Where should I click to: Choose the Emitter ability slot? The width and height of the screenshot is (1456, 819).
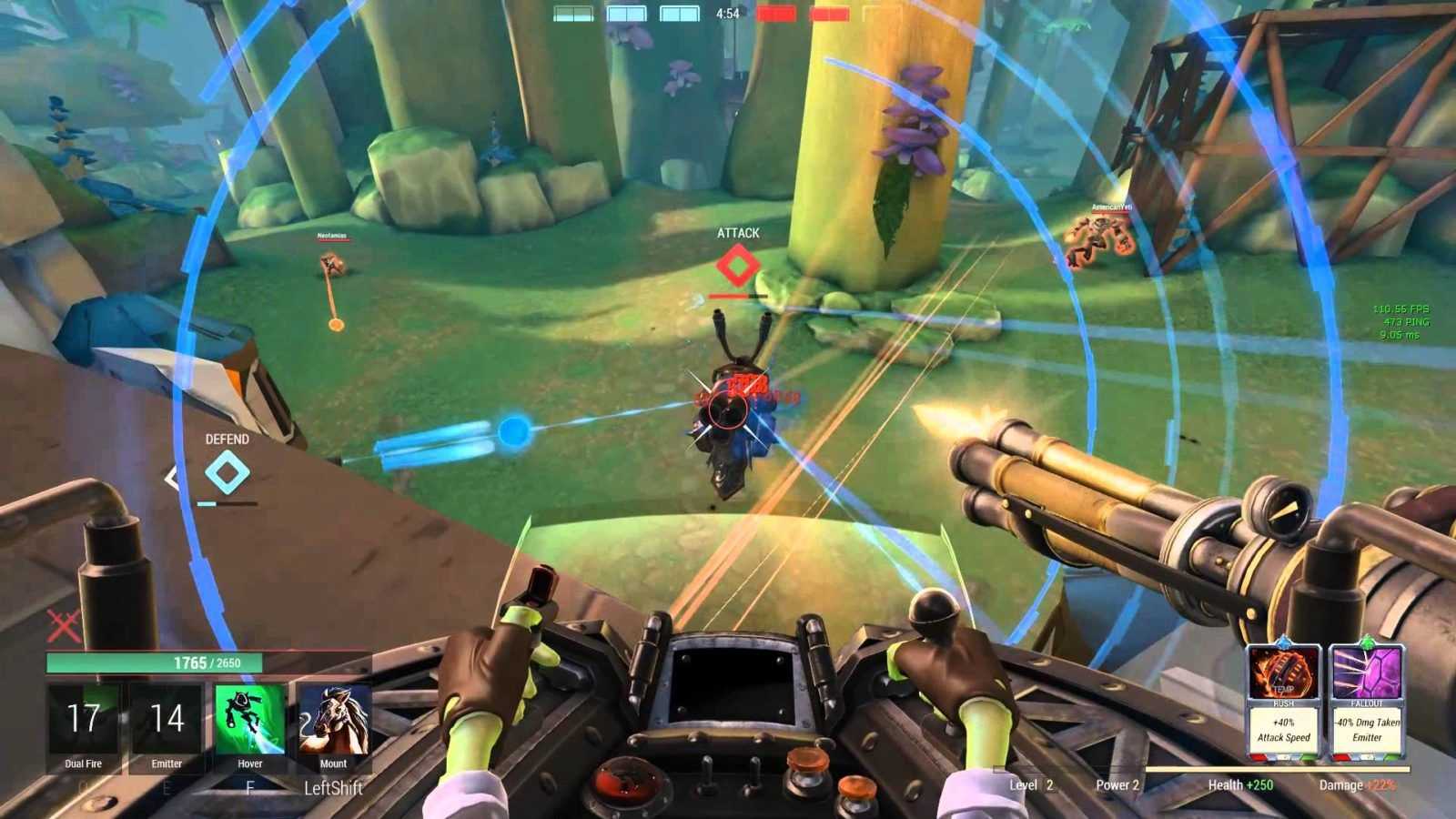pos(167,720)
